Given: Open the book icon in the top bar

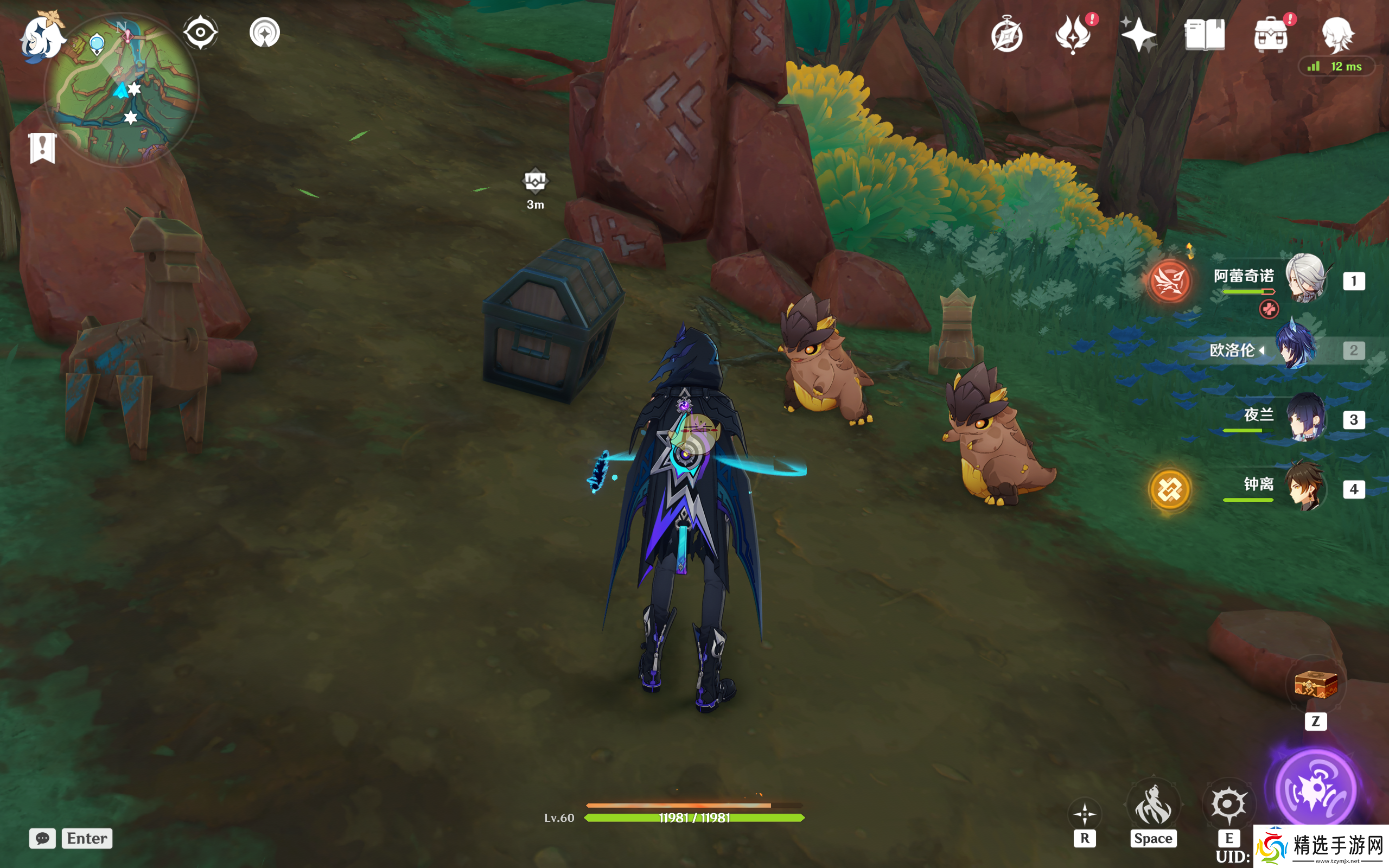Looking at the screenshot, I should (1205, 34).
